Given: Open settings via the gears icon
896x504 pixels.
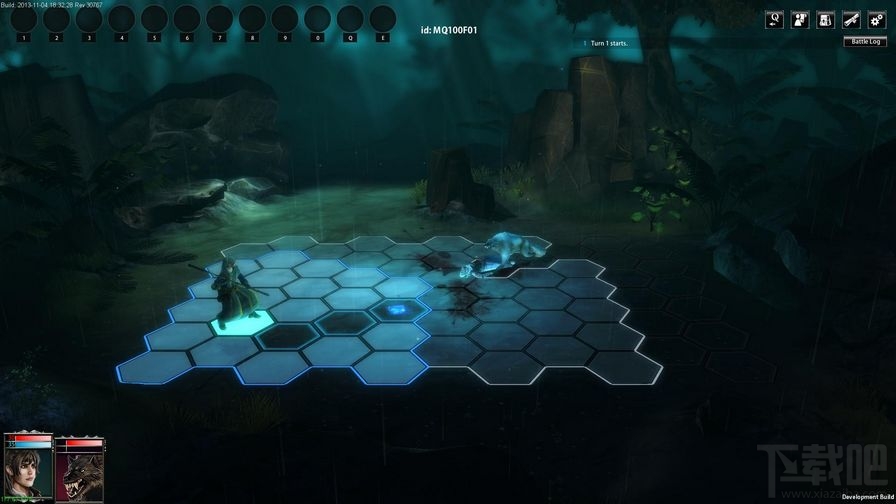Looking at the screenshot, I should tap(877, 19).
